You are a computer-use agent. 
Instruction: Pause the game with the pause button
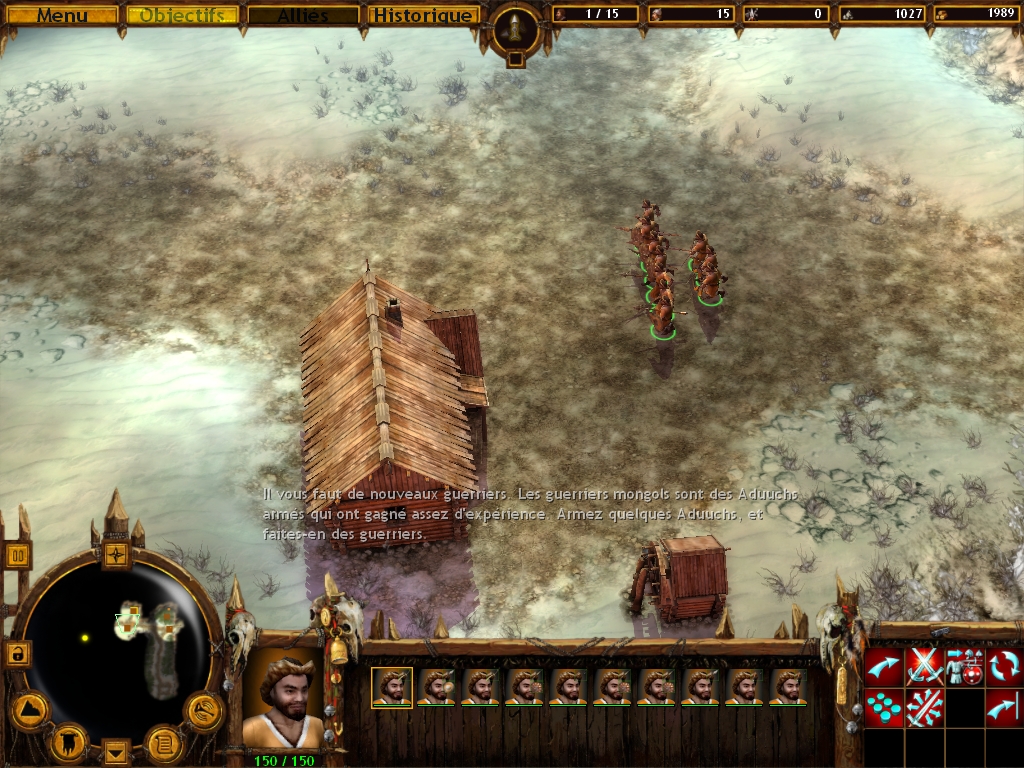[18, 555]
